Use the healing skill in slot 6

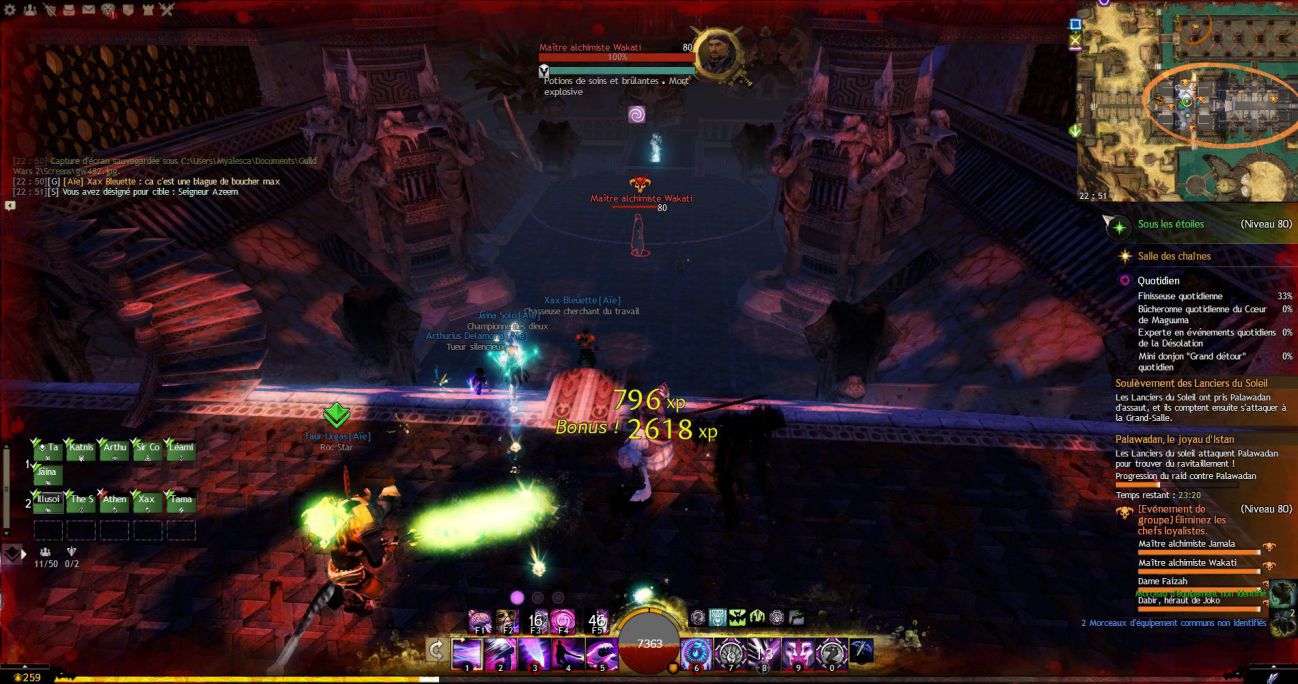pos(696,655)
